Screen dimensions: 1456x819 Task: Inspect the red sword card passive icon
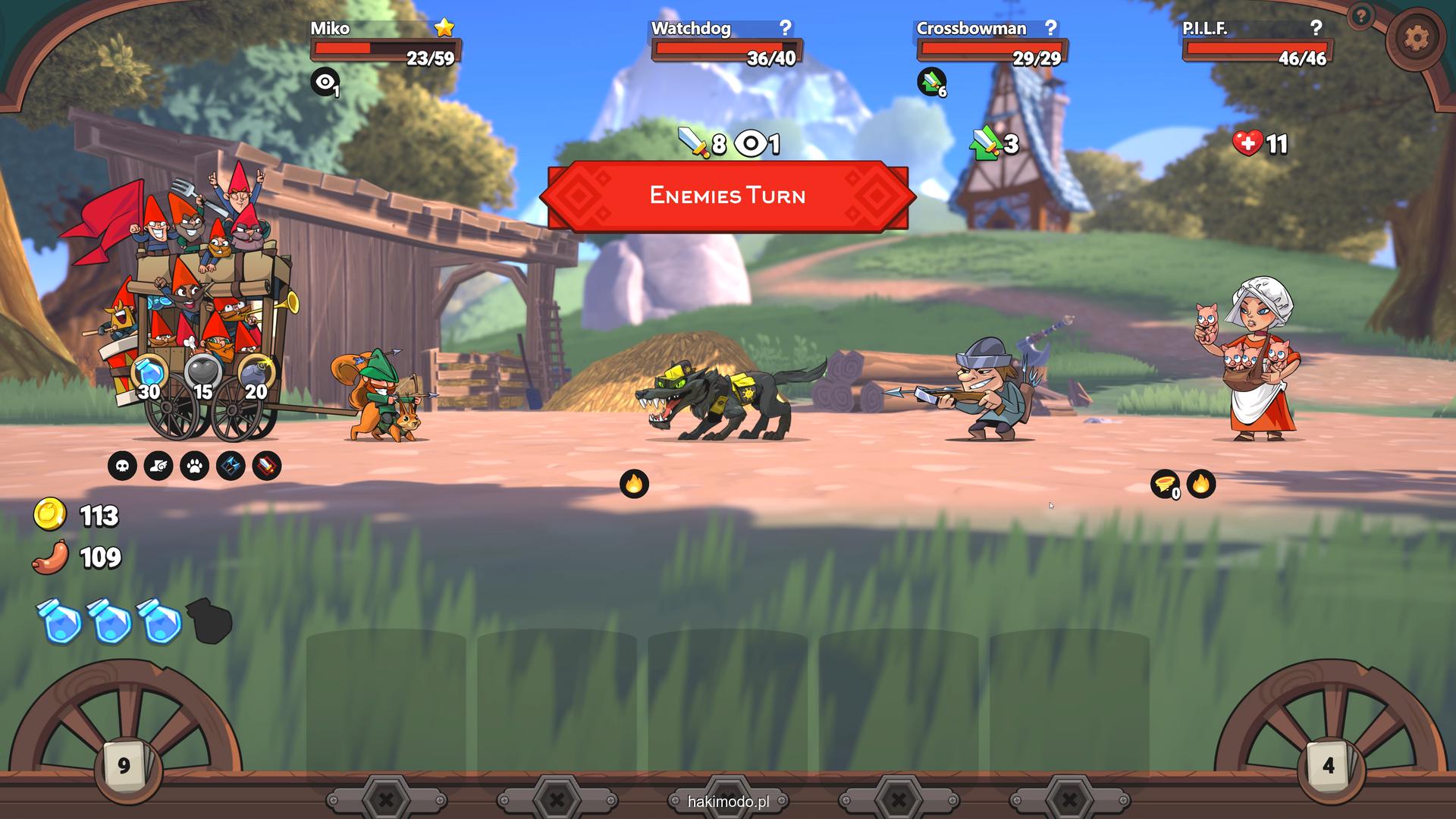267,466
